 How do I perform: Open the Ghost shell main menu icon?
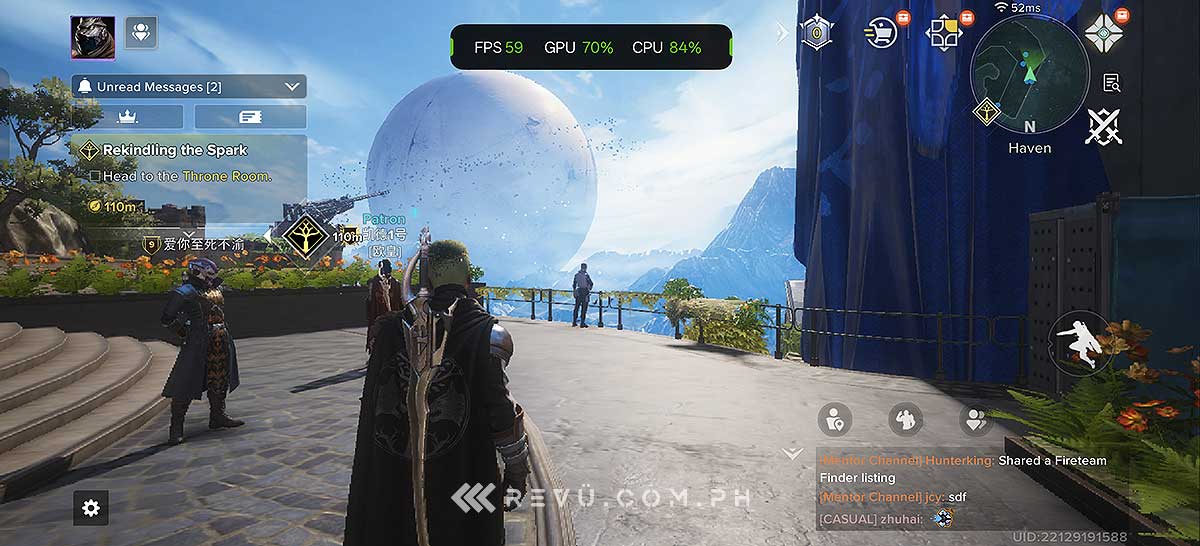(x=1103, y=31)
